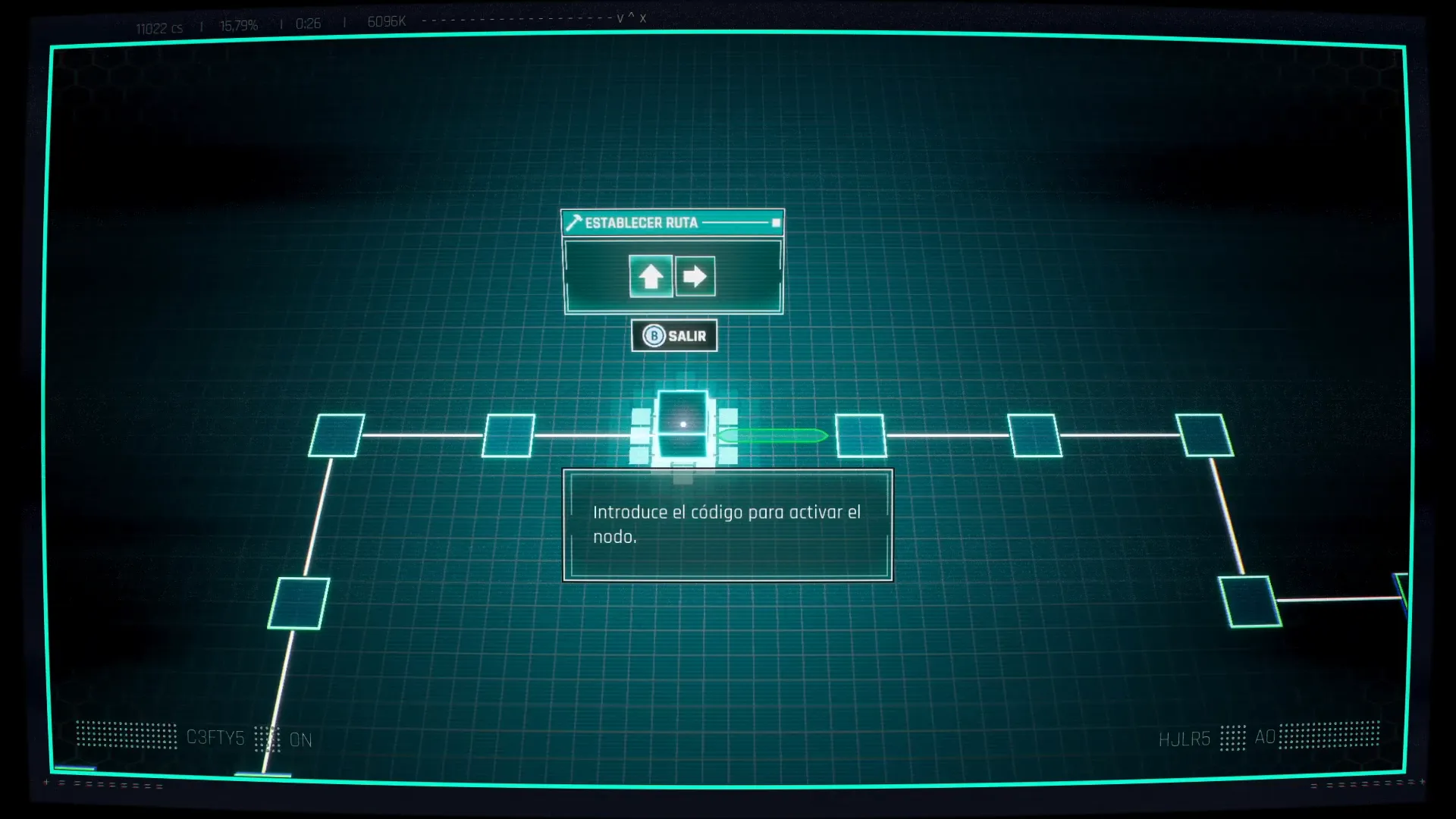Click the hammer icon beside ESTABLECER RUTA
Screen dimensions: 1456x819
[575, 222]
